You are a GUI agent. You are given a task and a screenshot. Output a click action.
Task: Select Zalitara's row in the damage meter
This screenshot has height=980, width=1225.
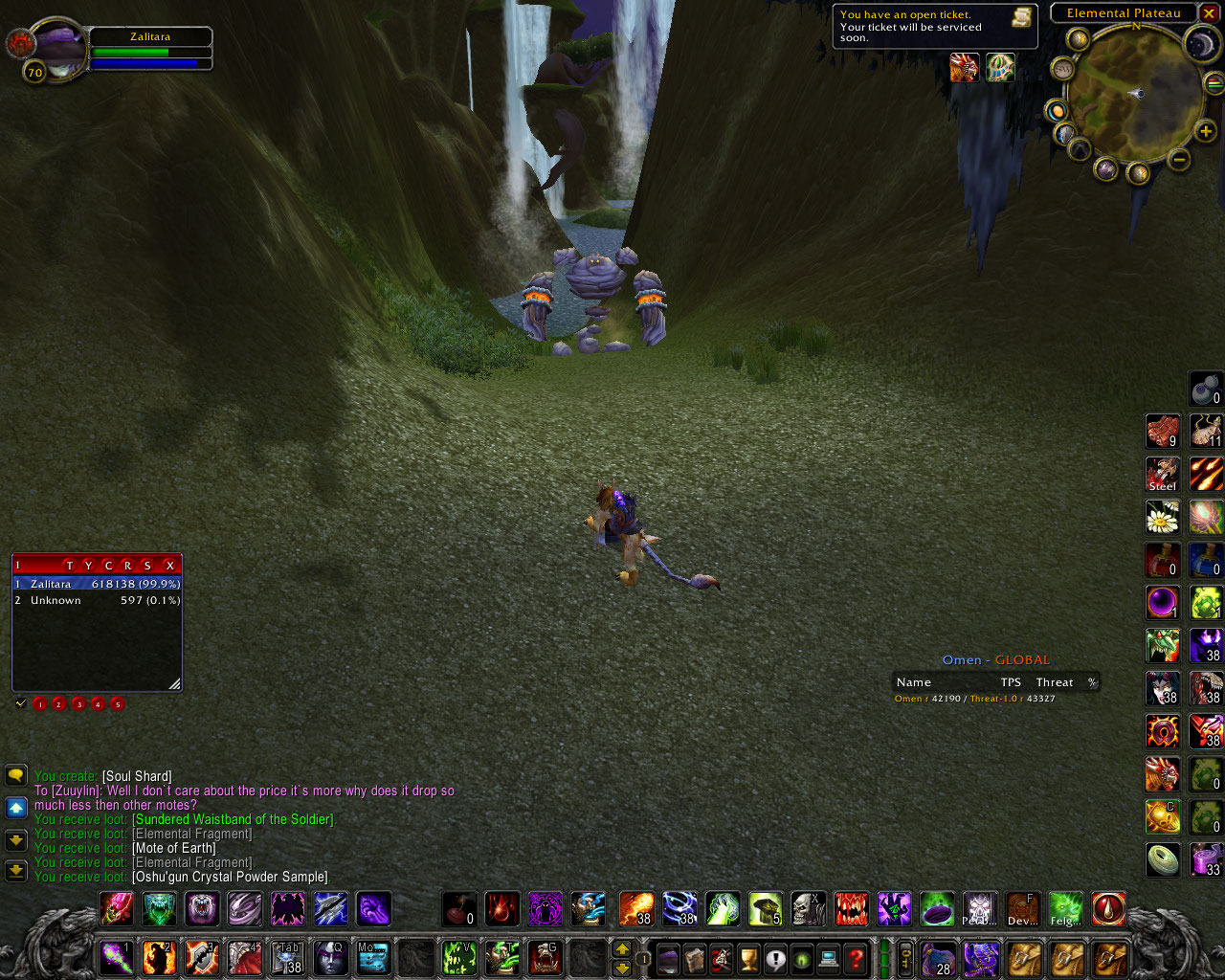click(x=97, y=584)
